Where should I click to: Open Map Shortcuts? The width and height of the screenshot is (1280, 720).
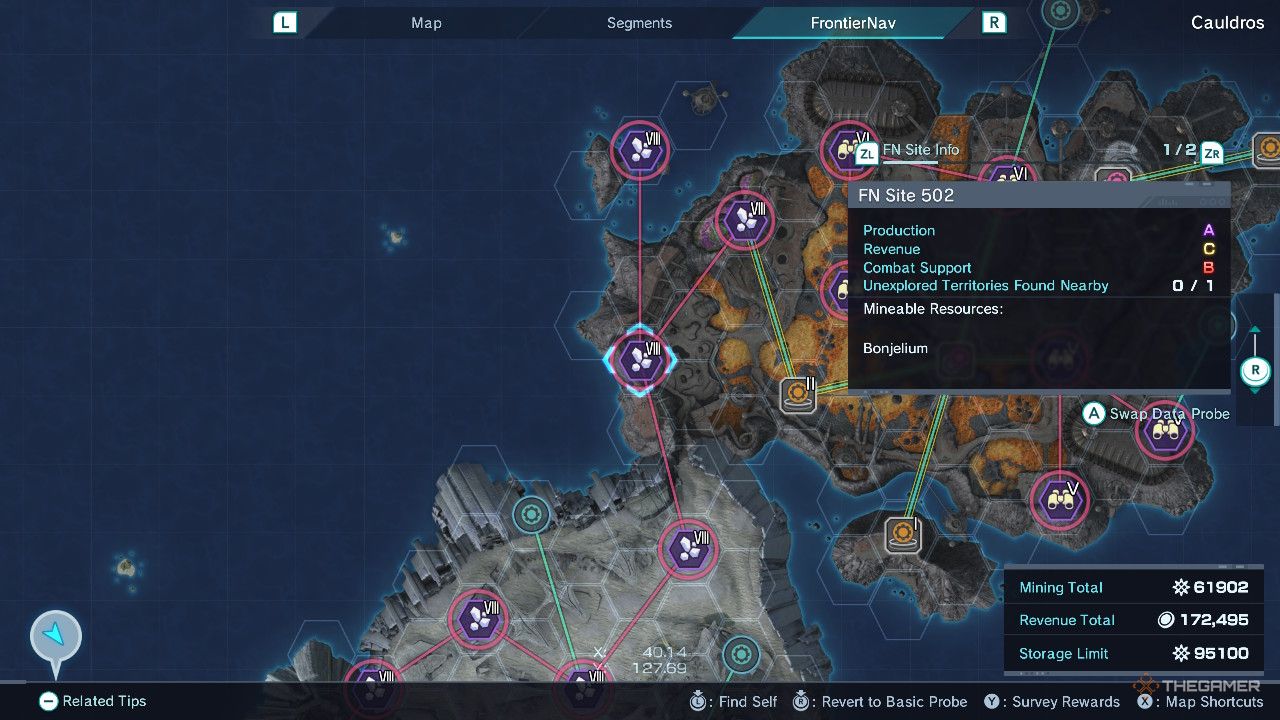pos(1199,701)
